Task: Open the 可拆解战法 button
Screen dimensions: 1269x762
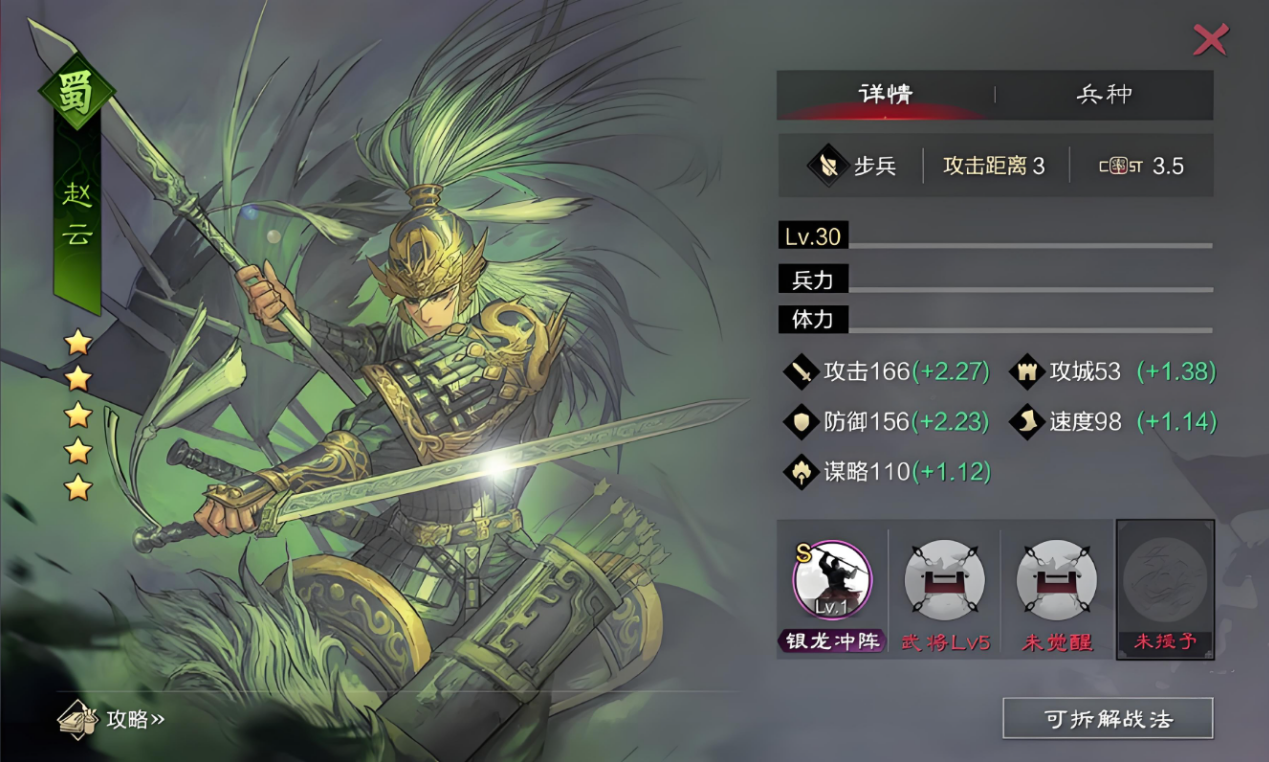Action: tap(1108, 718)
